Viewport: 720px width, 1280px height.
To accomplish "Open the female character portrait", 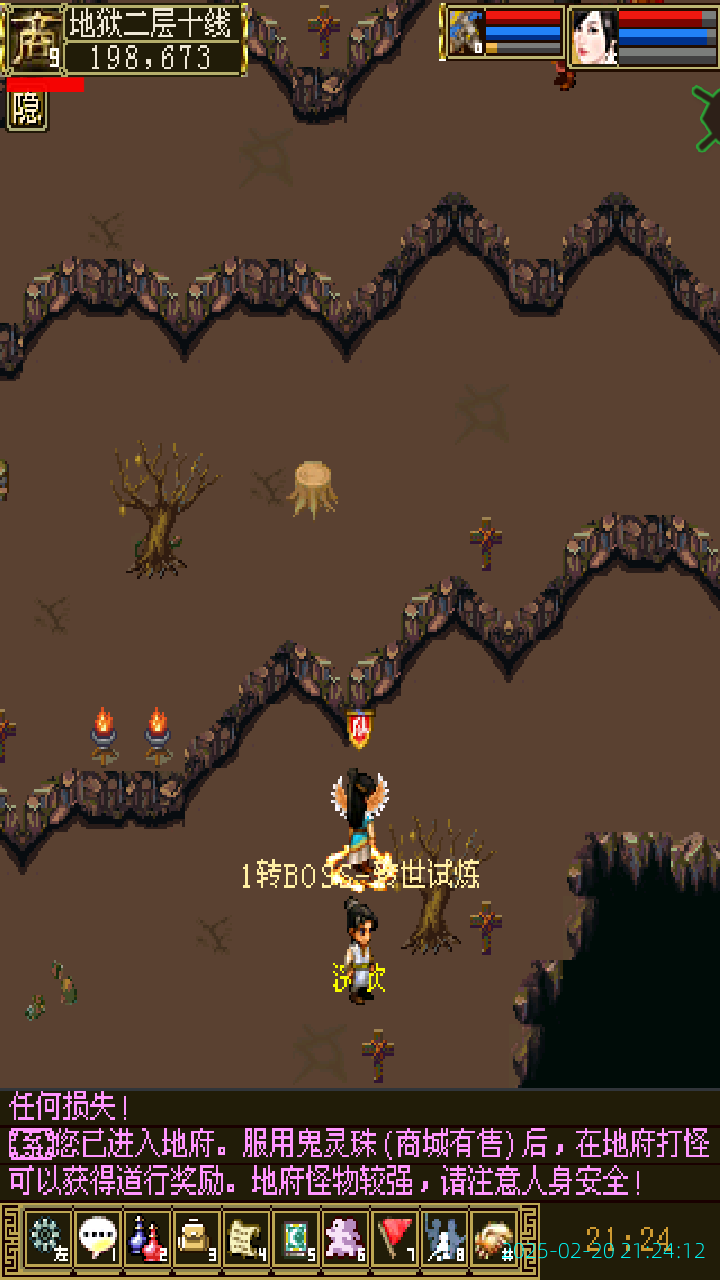I will 594,36.
